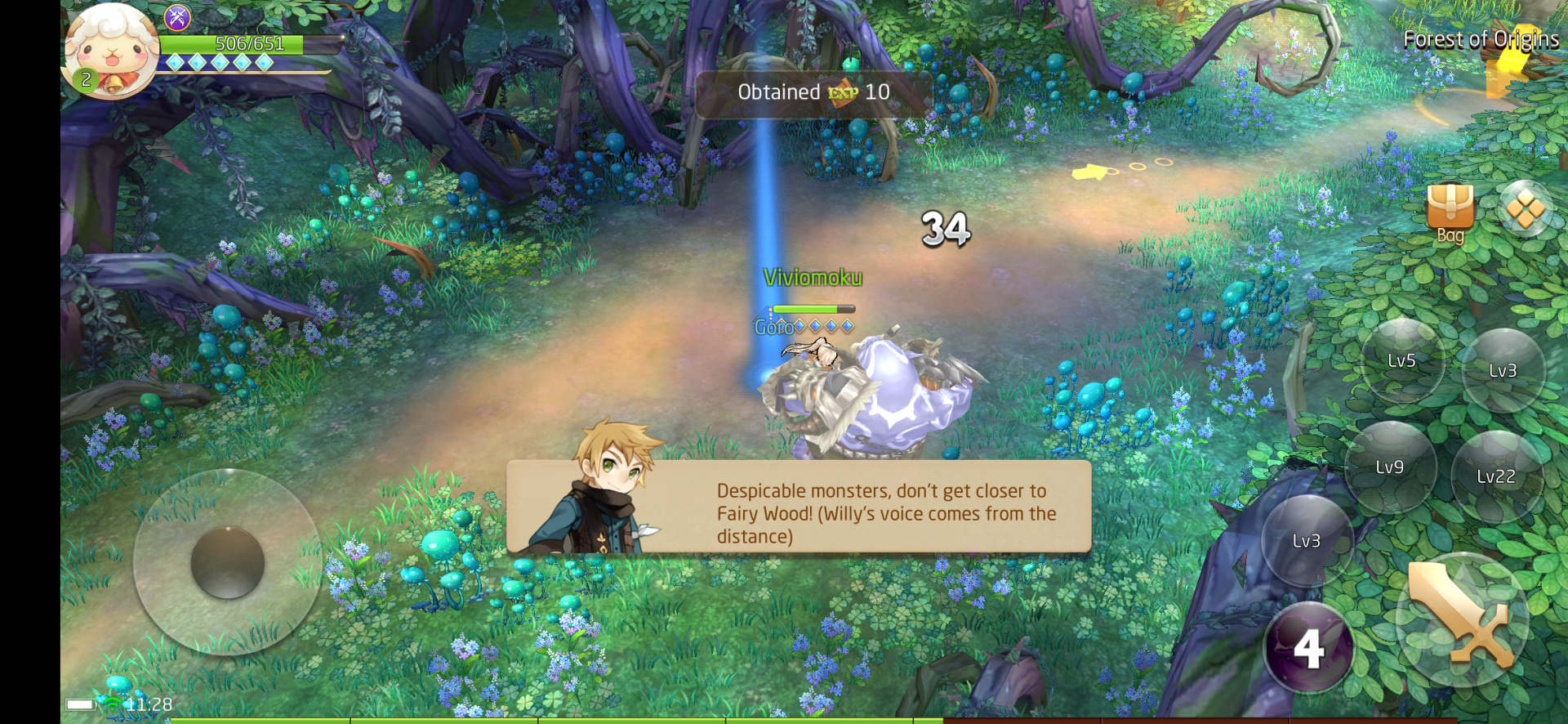This screenshot has width=1568, height=724.
Task: Open the four-diamond menu button
Action: point(1525,209)
